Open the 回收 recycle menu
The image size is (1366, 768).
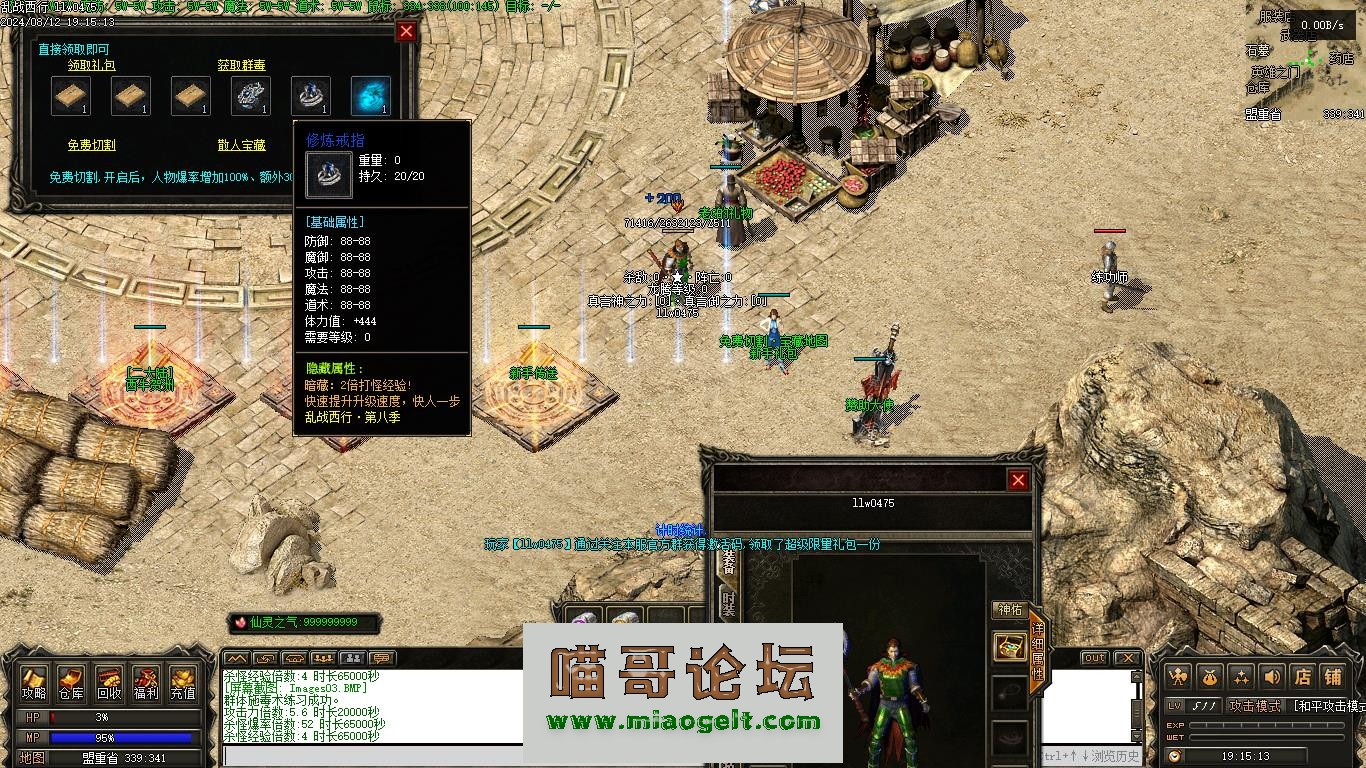[x=109, y=682]
